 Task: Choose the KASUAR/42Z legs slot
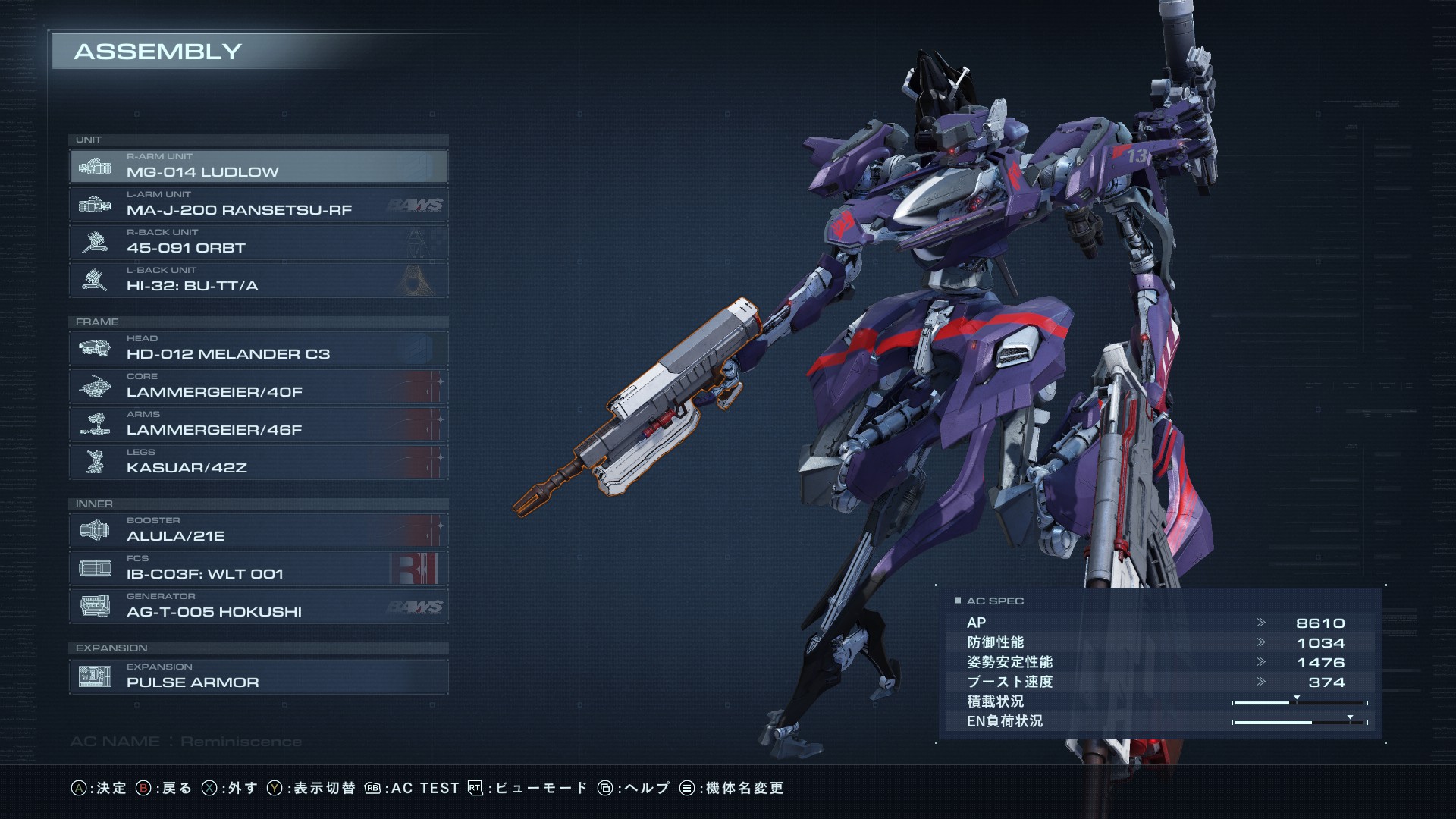258,462
